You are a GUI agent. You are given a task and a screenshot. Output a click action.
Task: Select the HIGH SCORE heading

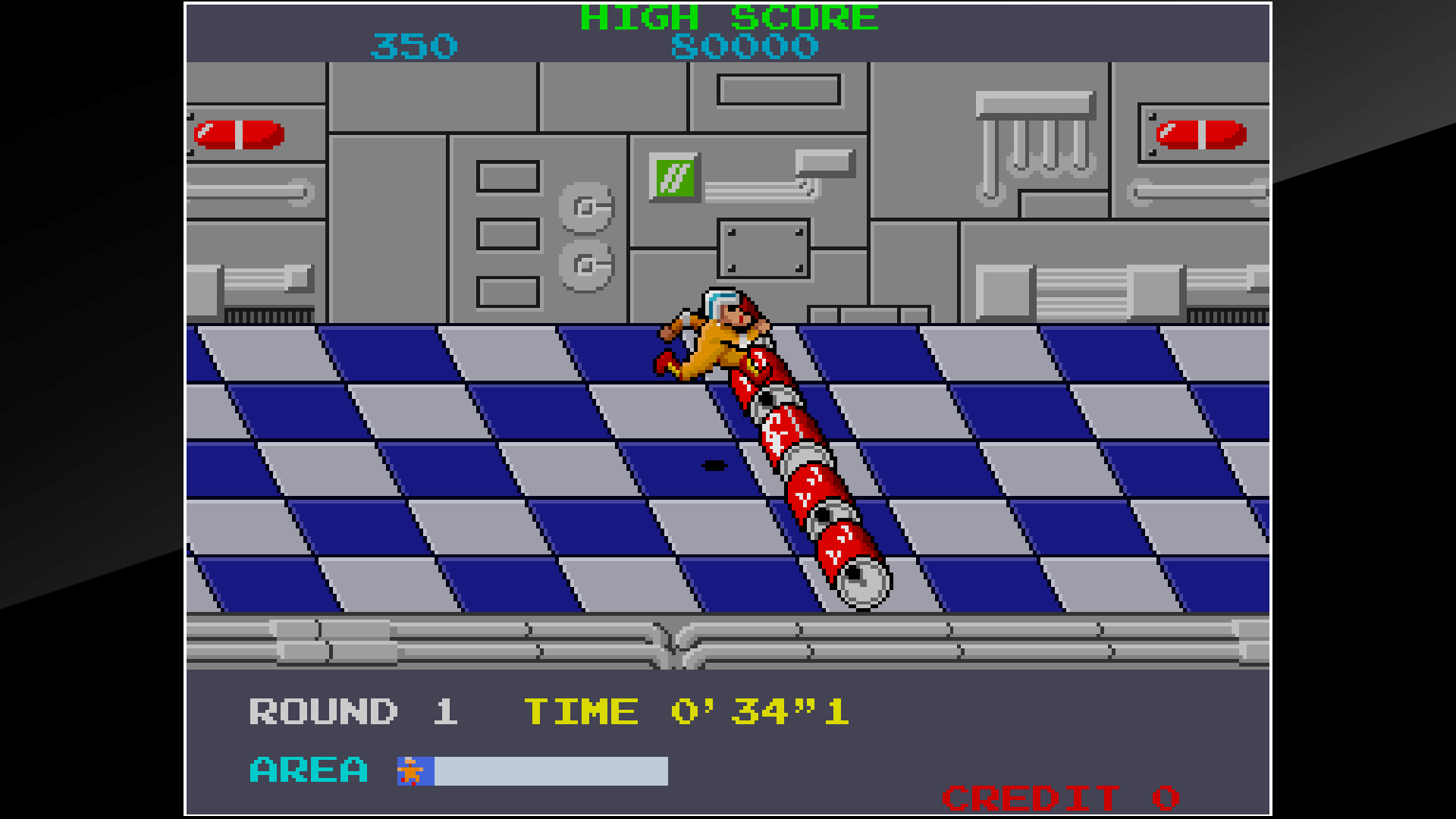(x=728, y=17)
